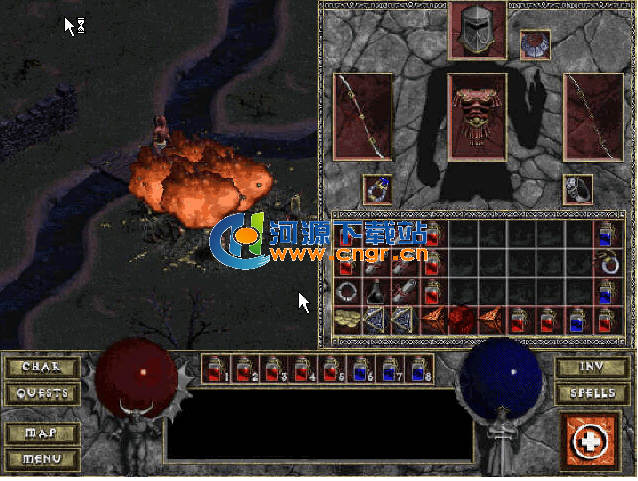Select the dark red gem in inventory

pos(462,320)
